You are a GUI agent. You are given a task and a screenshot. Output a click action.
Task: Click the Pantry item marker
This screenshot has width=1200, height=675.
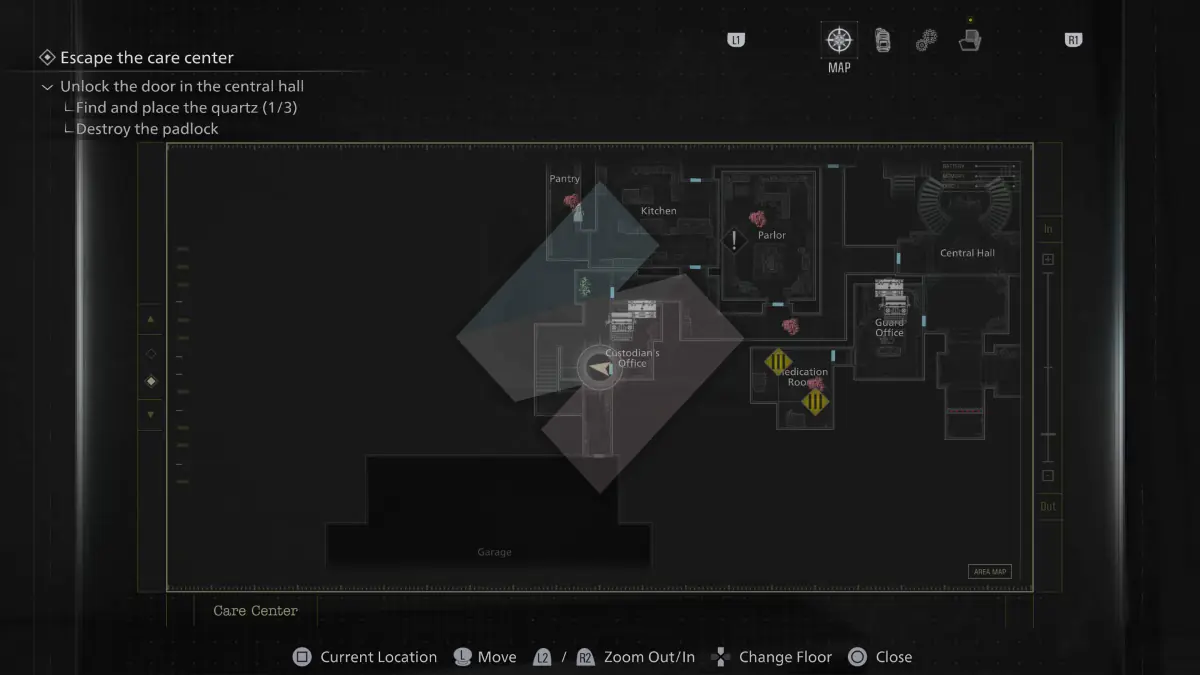(573, 203)
